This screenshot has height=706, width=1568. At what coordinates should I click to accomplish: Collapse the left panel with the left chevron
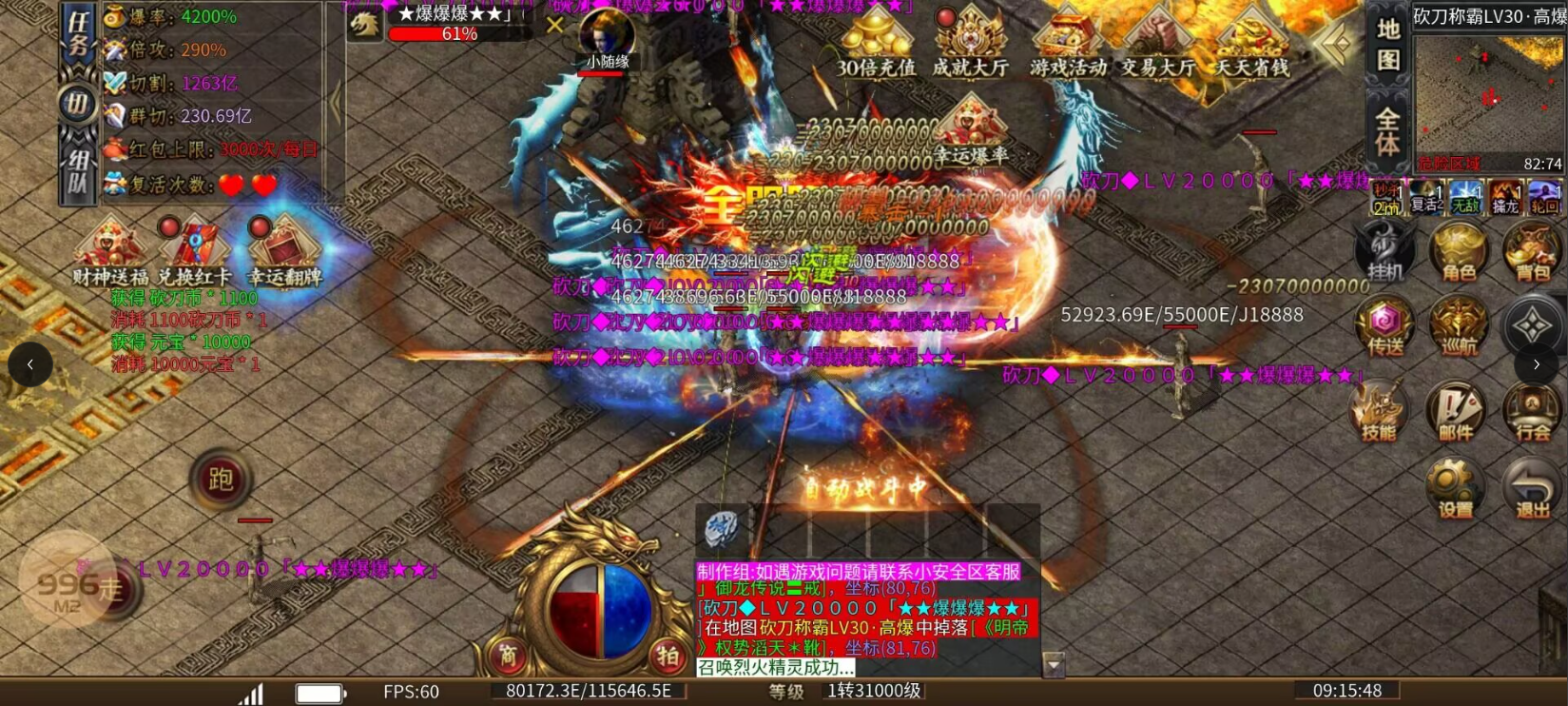click(x=29, y=364)
